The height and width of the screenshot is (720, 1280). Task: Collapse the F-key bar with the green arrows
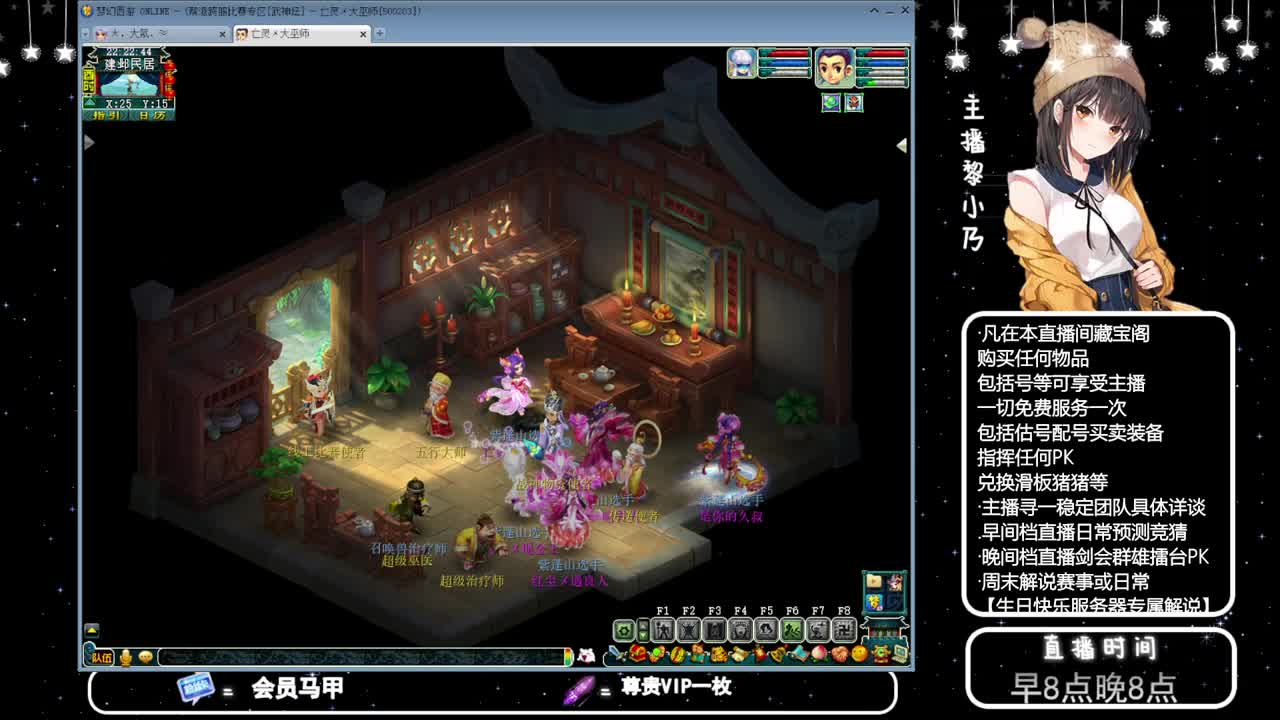(x=642, y=630)
